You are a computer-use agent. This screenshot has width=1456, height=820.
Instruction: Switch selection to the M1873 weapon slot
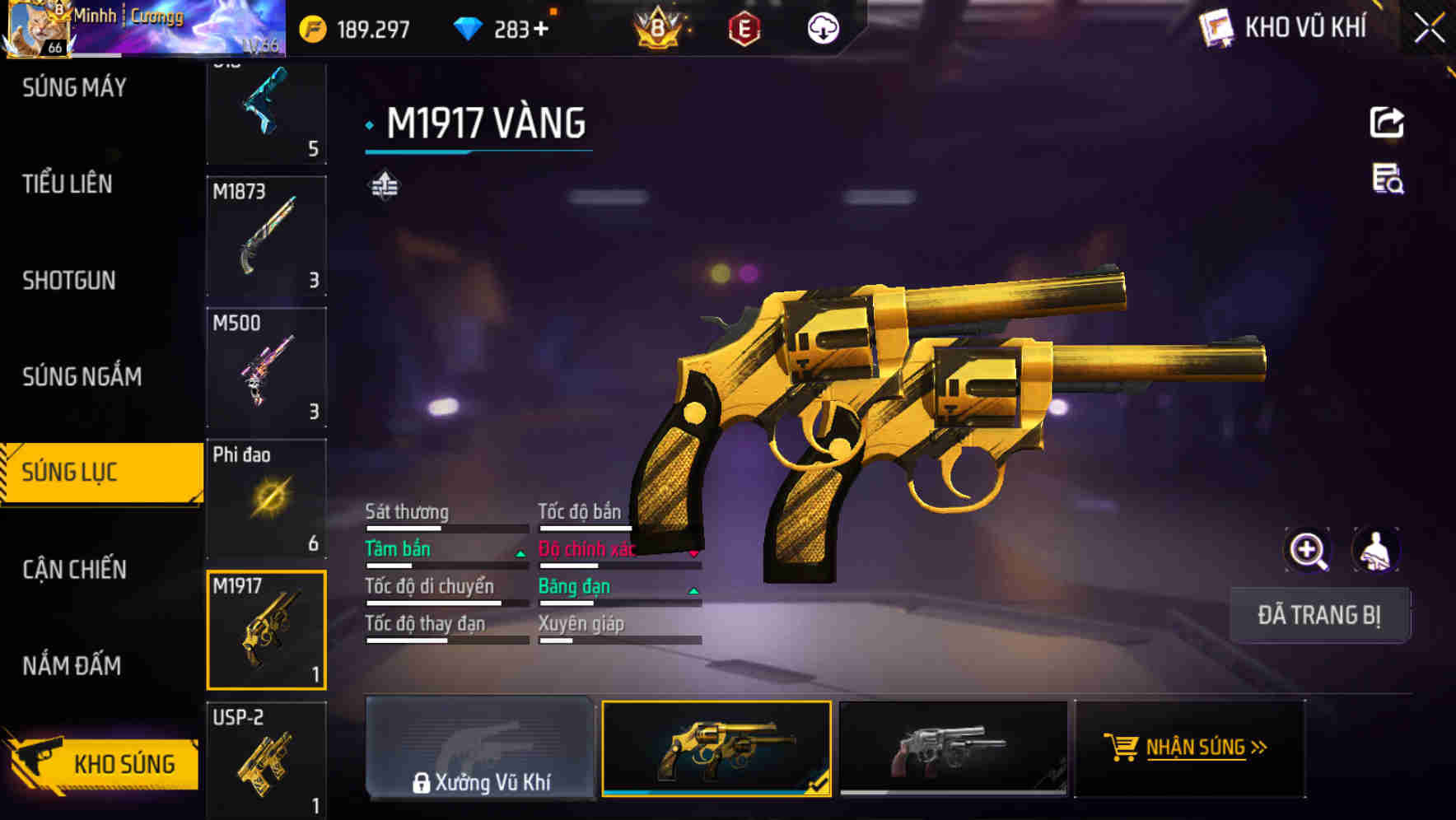(267, 239)
